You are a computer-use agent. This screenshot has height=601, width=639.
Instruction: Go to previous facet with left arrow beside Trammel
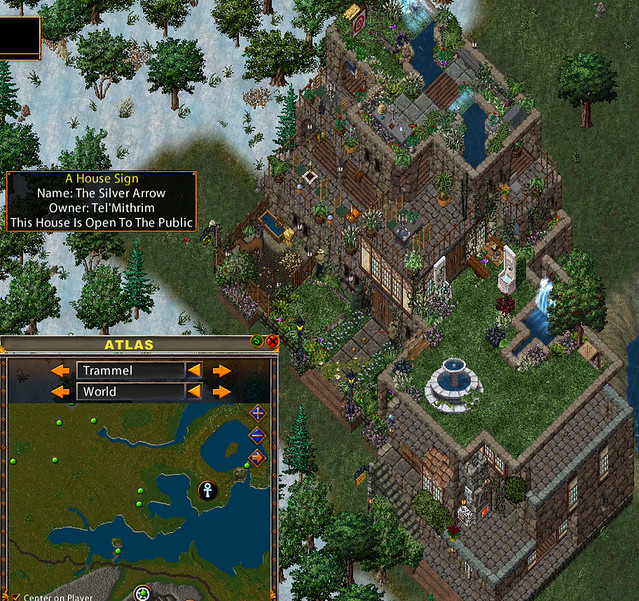(x=61, y=370)
